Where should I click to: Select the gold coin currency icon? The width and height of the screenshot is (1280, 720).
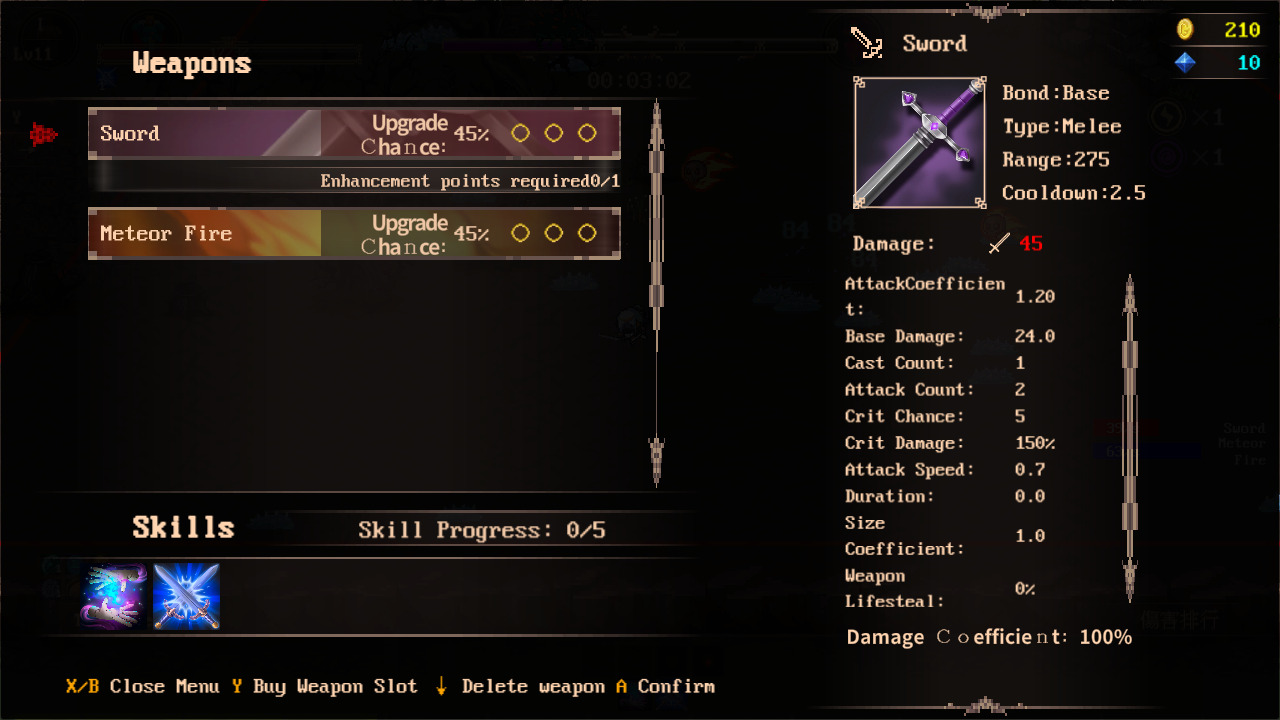point(1186,30)
